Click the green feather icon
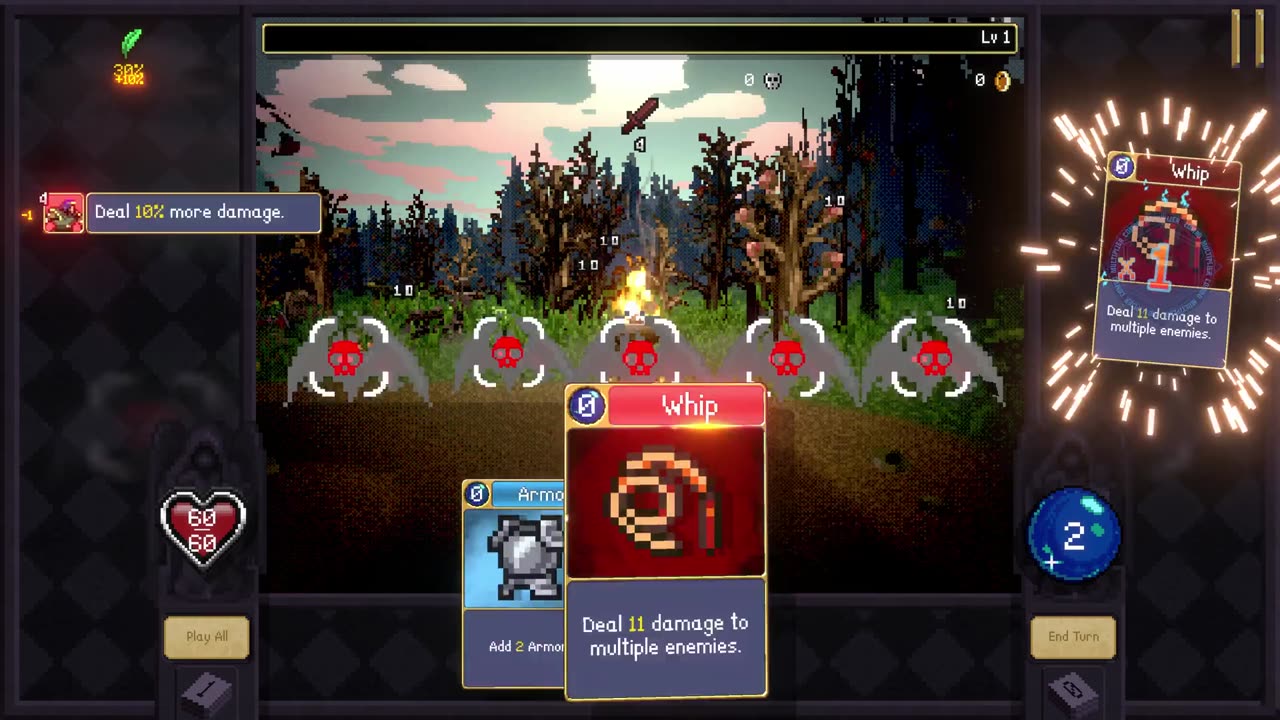Screen dimensions: 1280x720 point(131,43)
